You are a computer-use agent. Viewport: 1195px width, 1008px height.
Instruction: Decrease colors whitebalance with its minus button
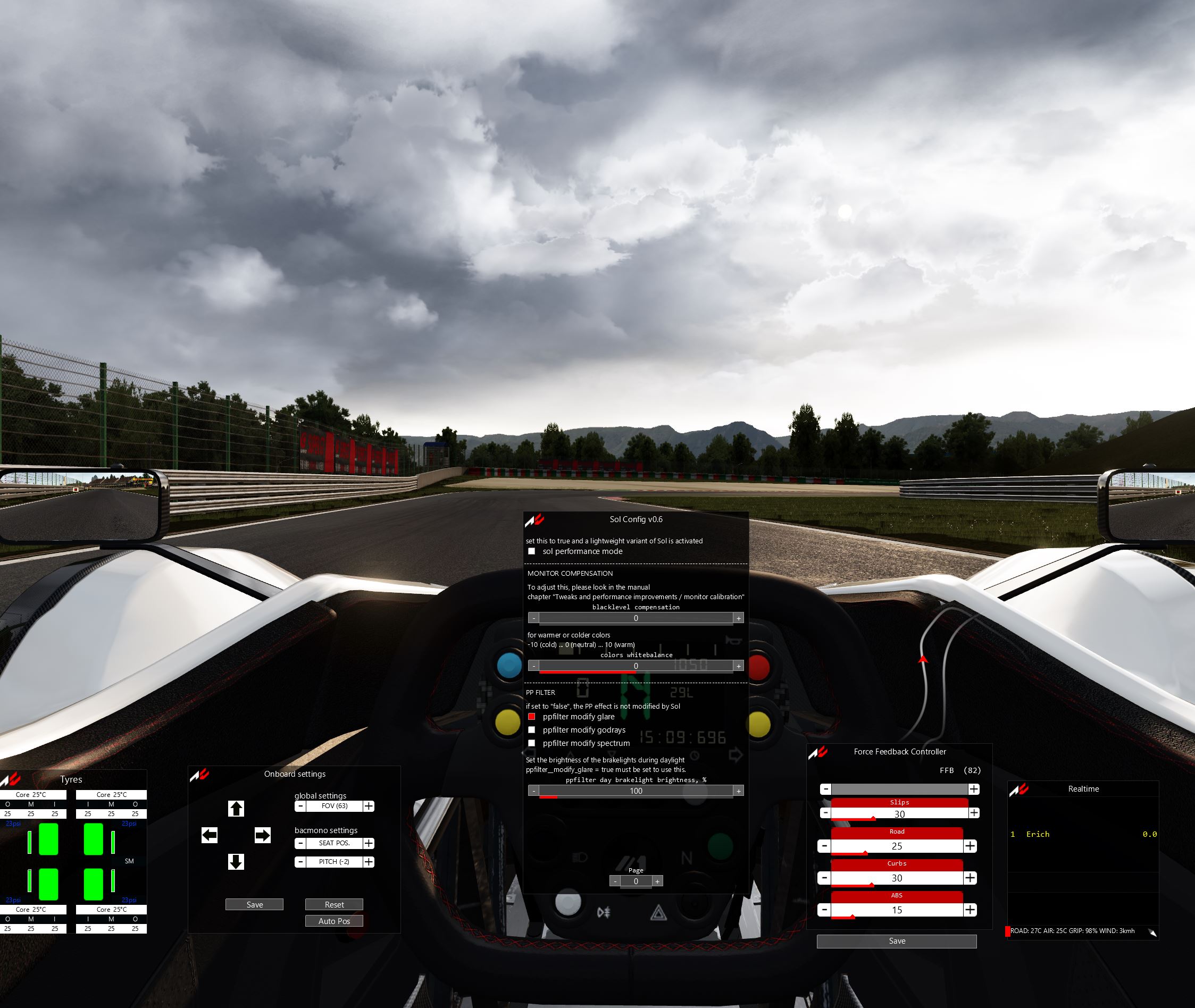533,666
